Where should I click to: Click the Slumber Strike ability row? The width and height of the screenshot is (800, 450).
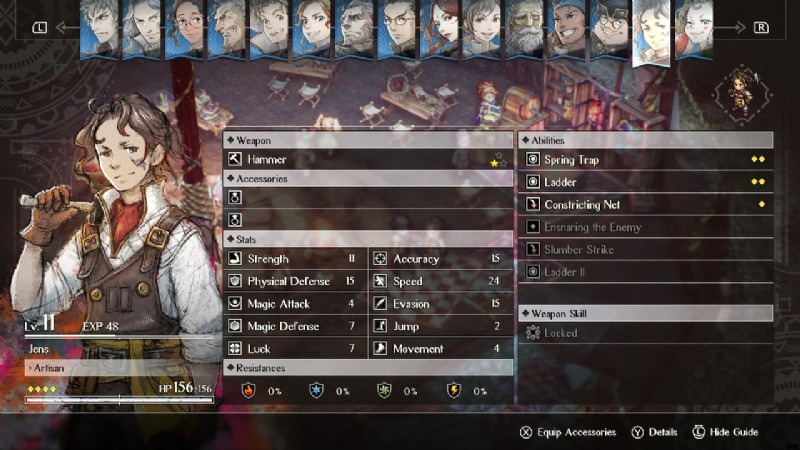(645, 250)
